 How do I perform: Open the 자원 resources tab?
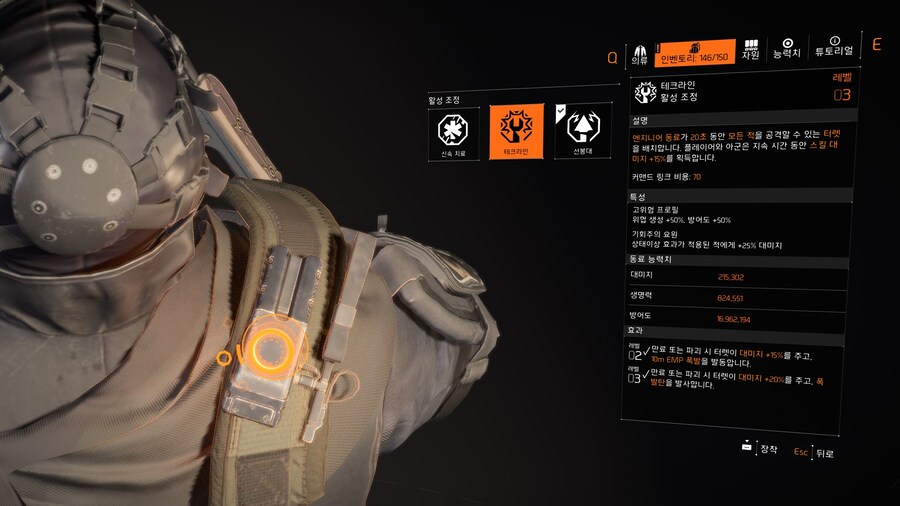pos(750,52)
